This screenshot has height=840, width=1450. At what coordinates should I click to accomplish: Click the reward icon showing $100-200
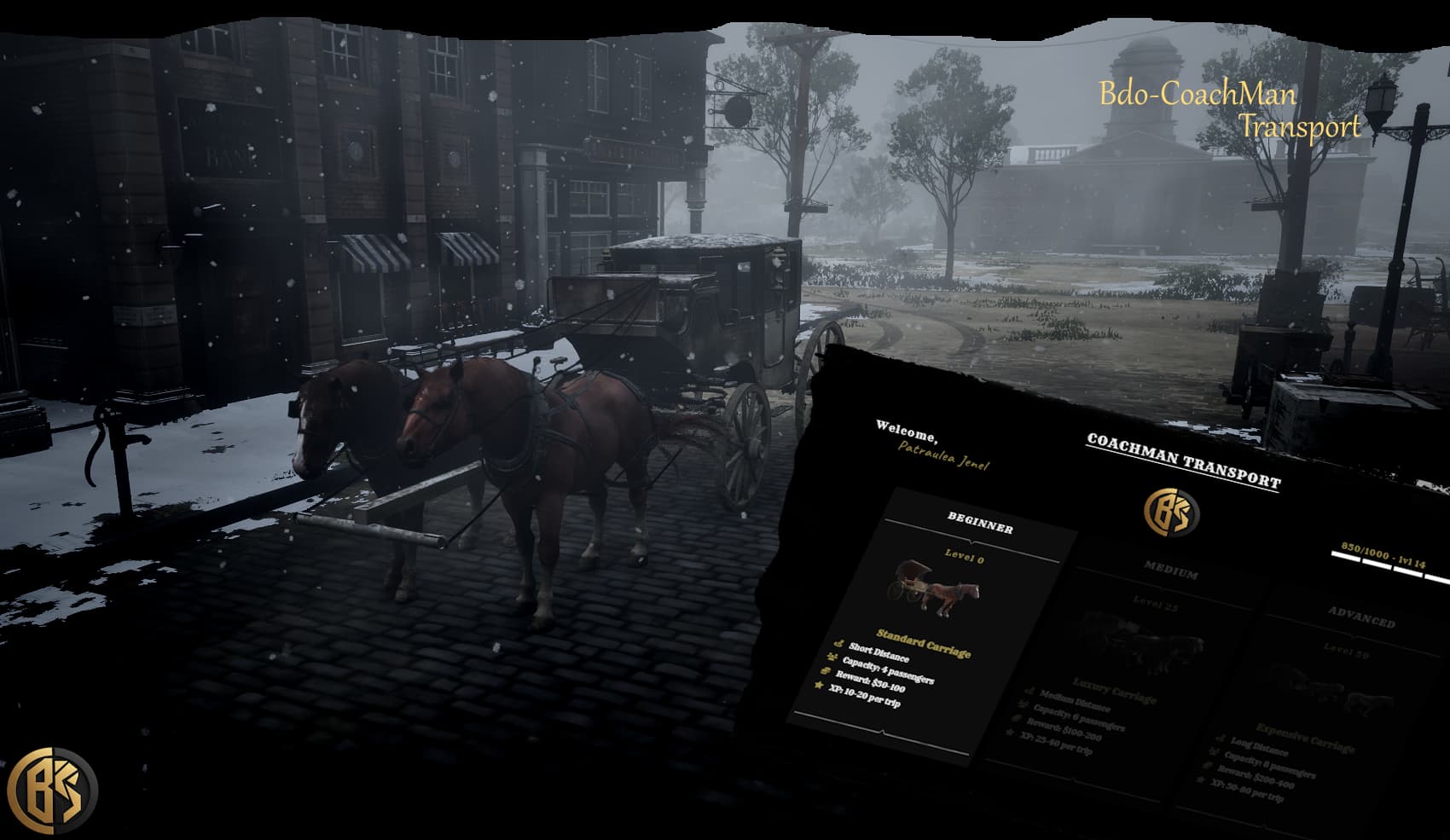(x=1014, y=717)
